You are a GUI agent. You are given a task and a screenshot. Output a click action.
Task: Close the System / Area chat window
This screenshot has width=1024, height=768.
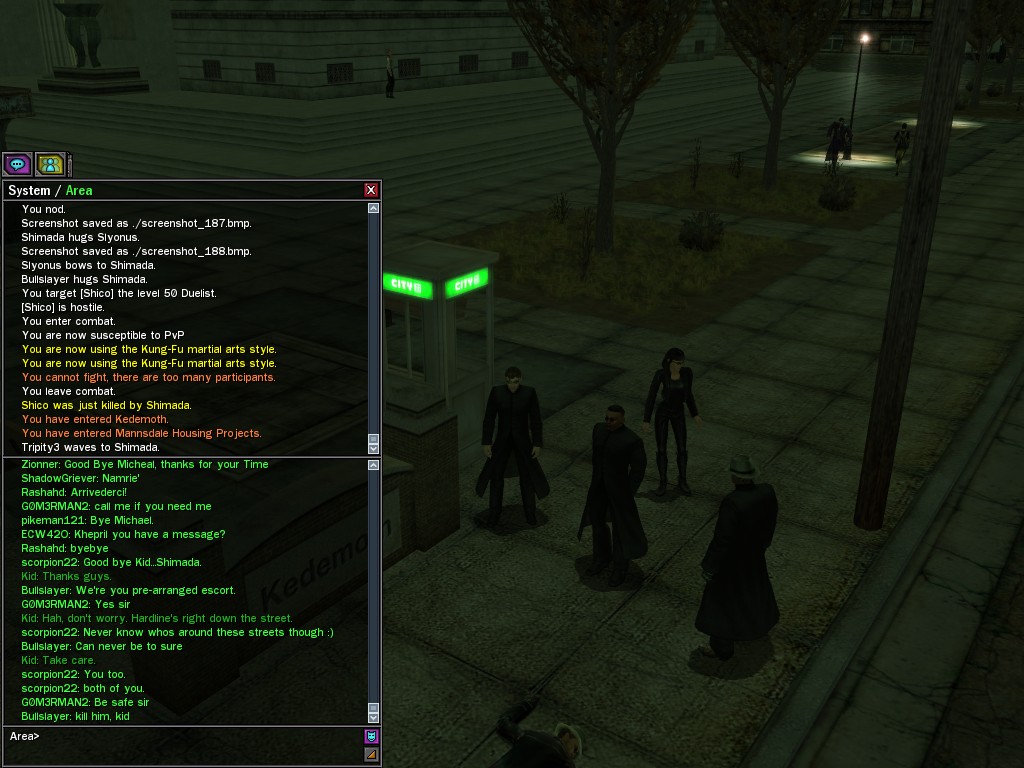click(371, 190)
